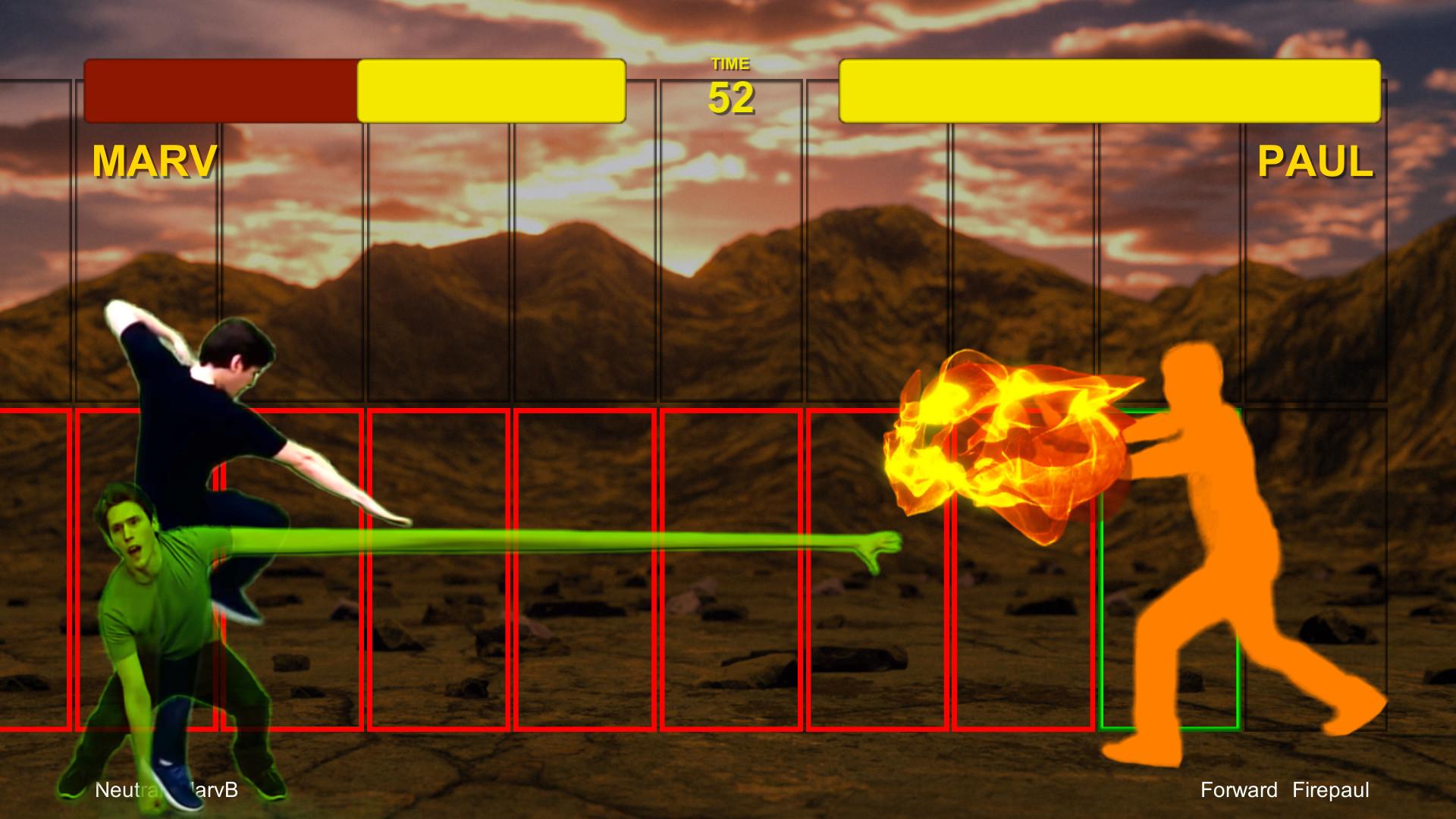The height and width of the screenshot is (819, 1456).
Task: Click the 'Neutral MarvB' state text
Action: click(x=165, y=791)
